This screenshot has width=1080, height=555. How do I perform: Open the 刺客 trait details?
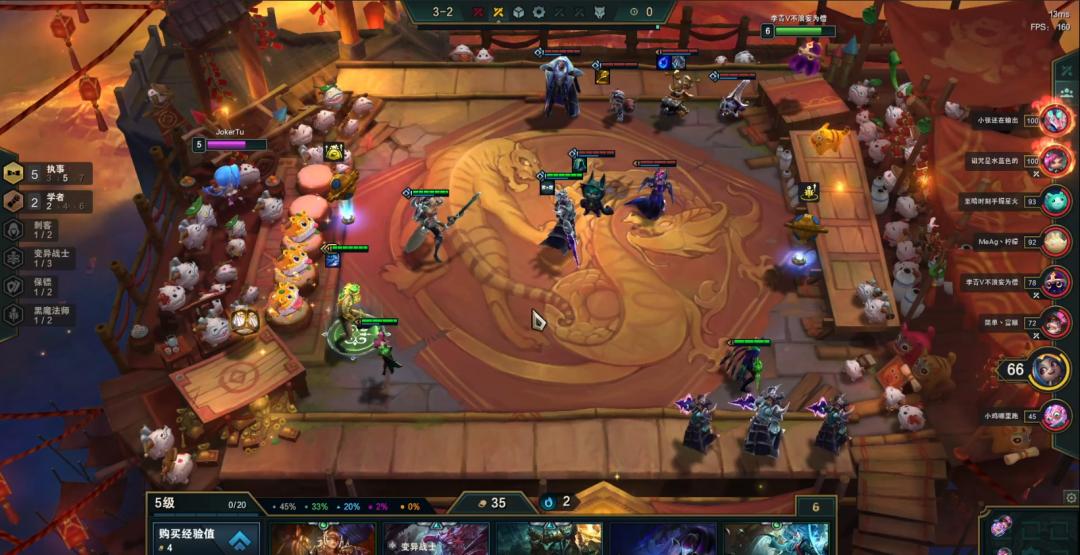click(x=40, y=229)
